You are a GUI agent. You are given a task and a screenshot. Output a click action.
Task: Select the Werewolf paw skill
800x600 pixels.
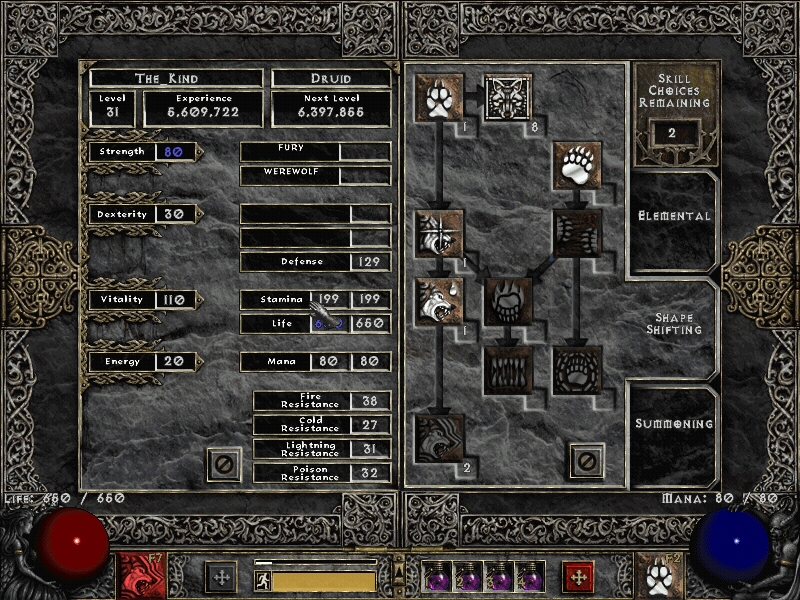pyautogui.click(x=438, y=98)
